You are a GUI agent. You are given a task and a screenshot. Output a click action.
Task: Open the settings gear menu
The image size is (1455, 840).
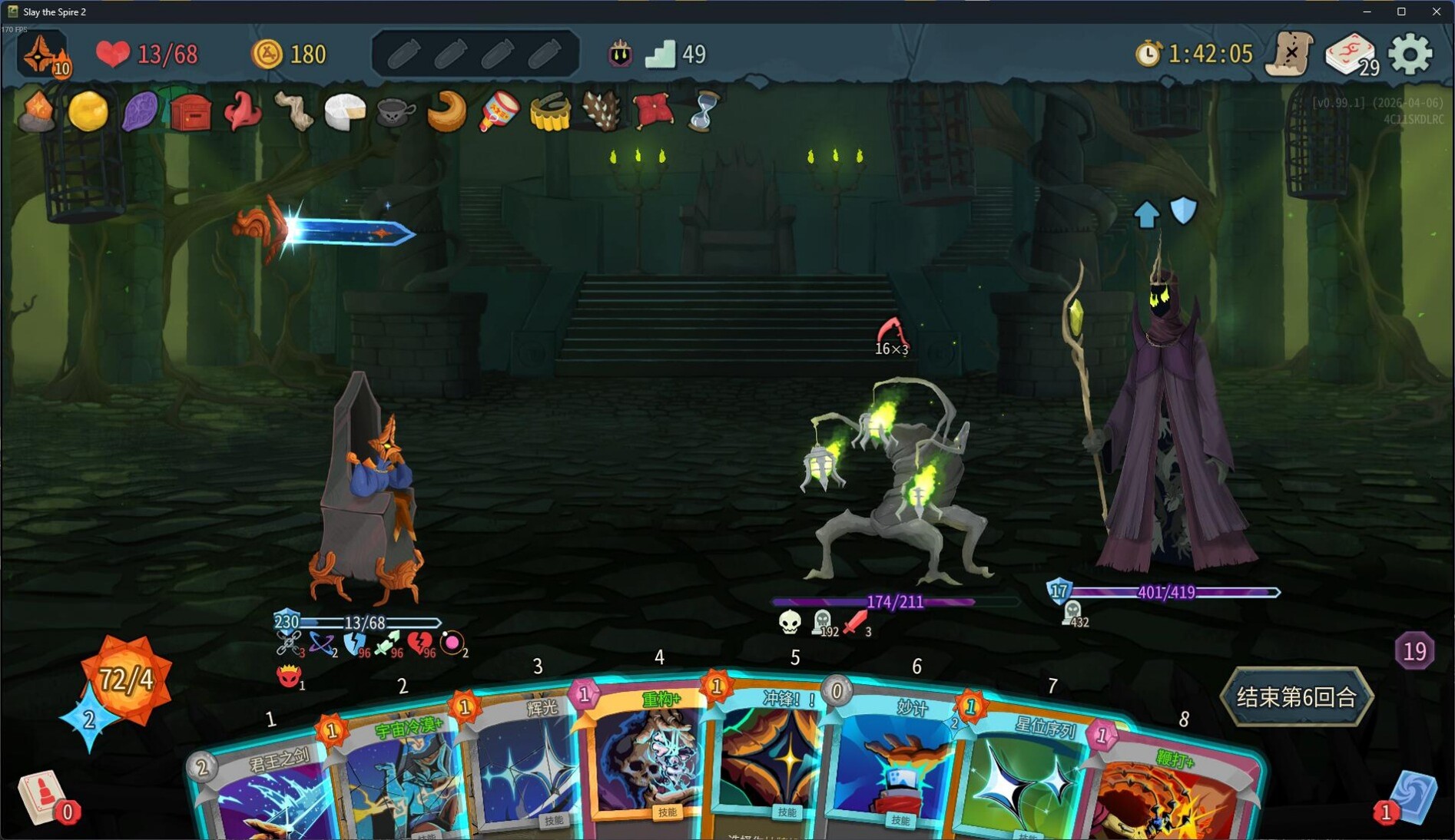1410,54
